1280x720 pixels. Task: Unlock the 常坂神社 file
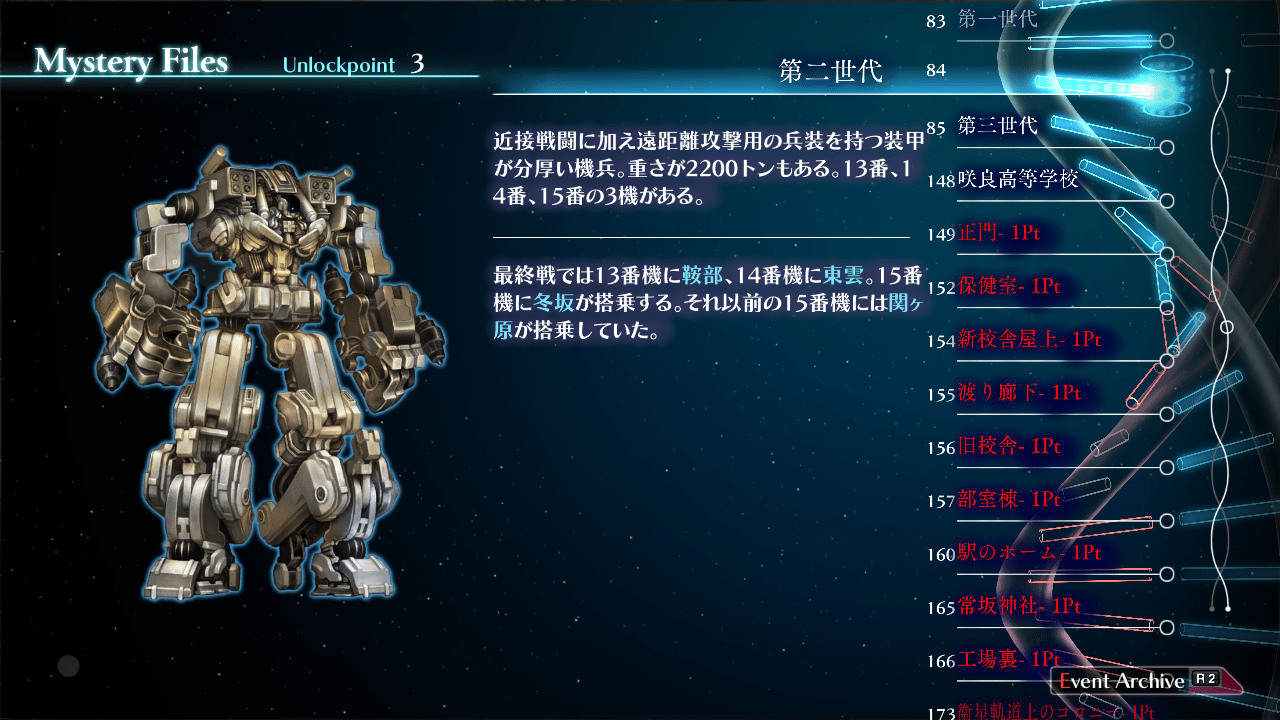coord(1019,606)
